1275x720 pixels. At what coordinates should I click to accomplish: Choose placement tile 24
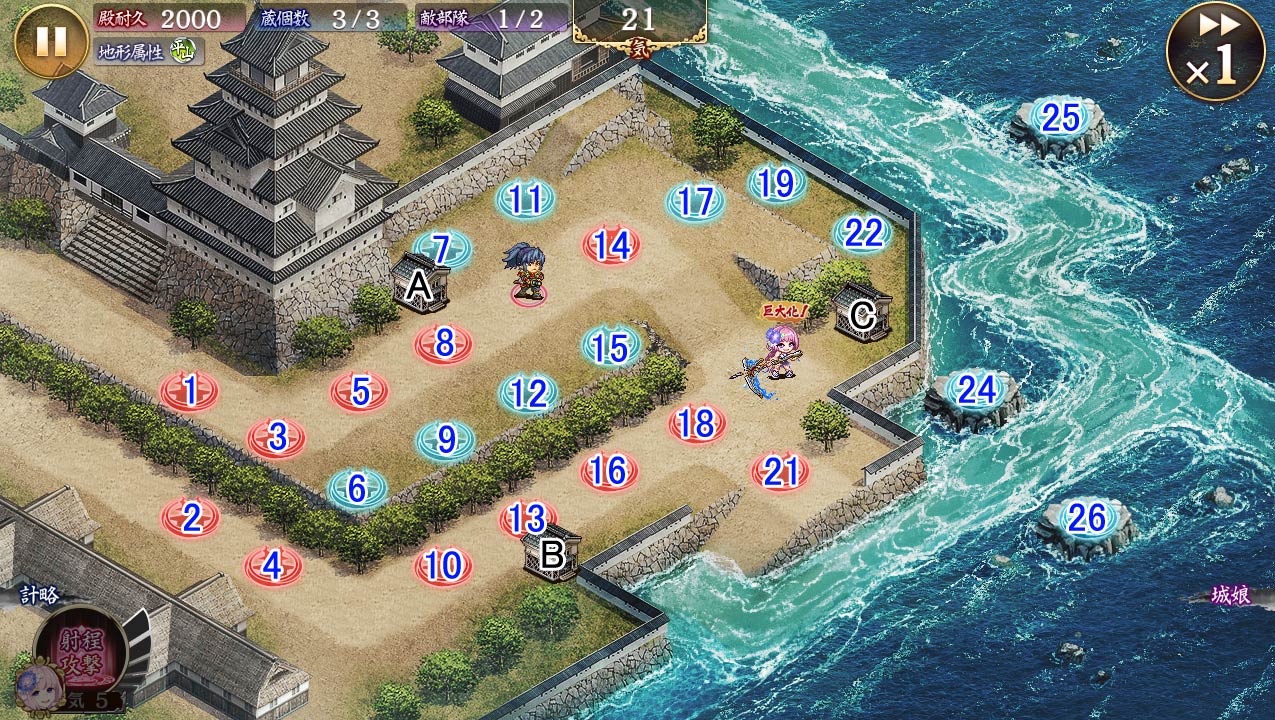976,390
